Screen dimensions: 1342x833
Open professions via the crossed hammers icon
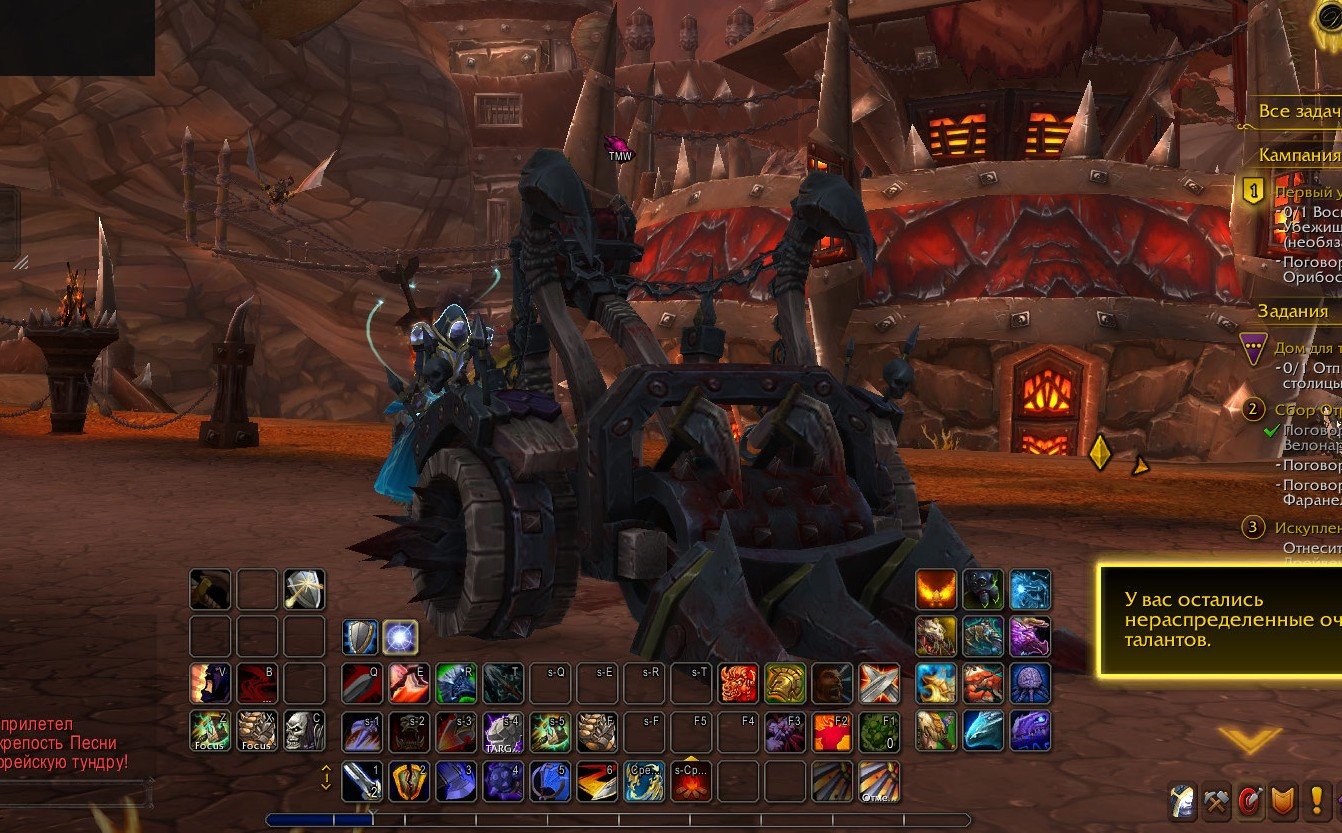pyautogui.click(x=1216, y=800)
